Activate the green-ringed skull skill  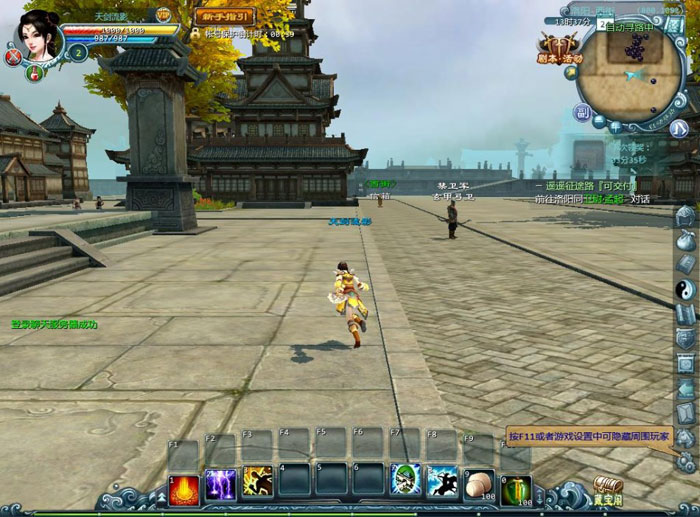point(406,481)
